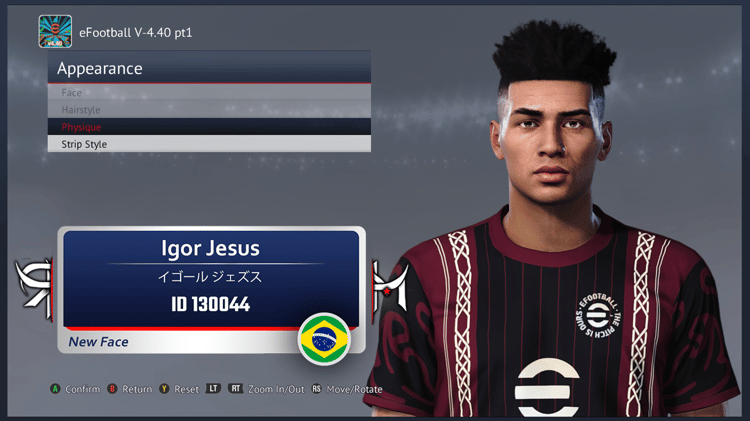Click the Brazil flag badge
750x421 pixels.
(x=323, y=340)
